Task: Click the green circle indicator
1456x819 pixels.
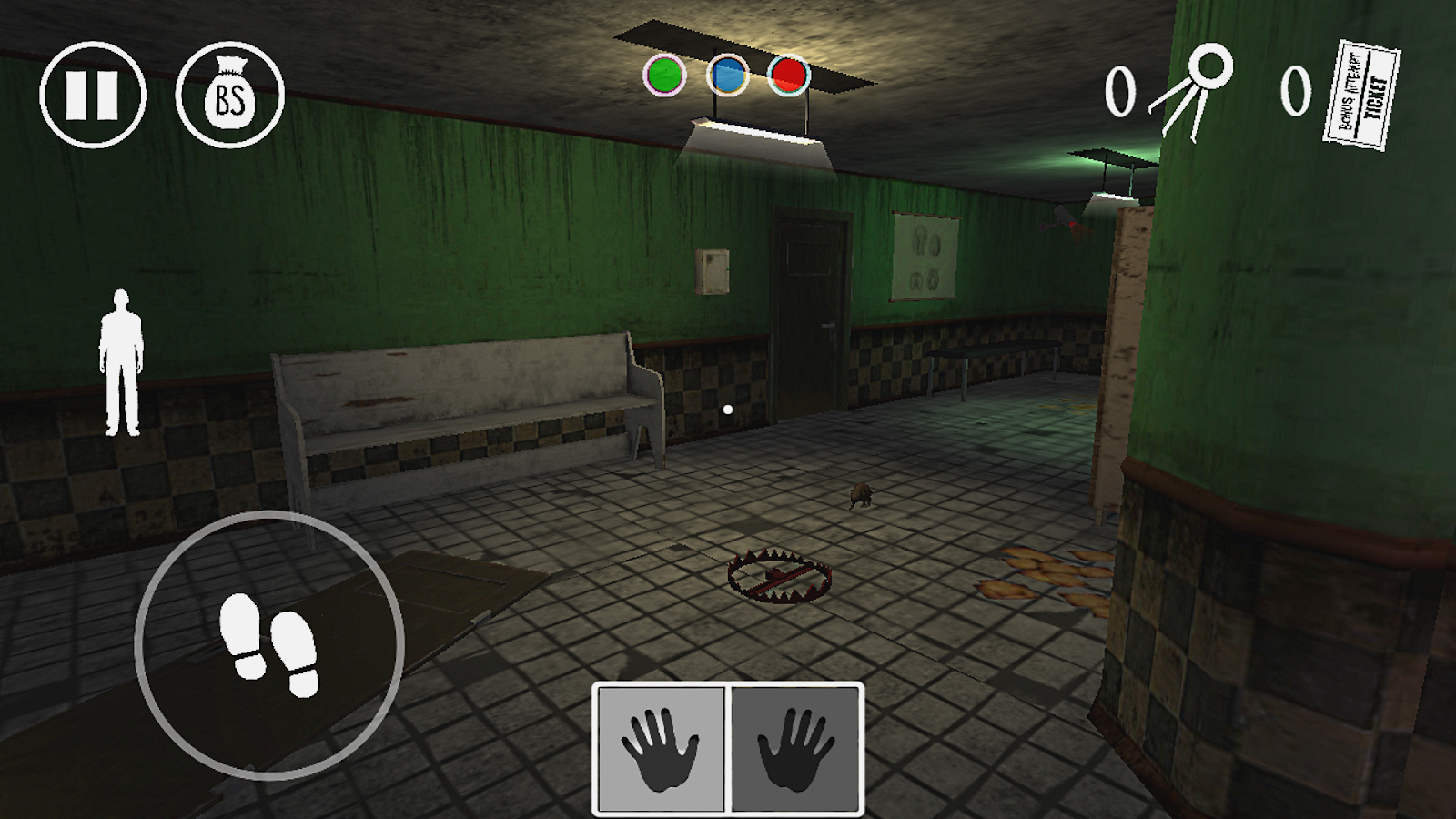Action: tap(664, 75)
